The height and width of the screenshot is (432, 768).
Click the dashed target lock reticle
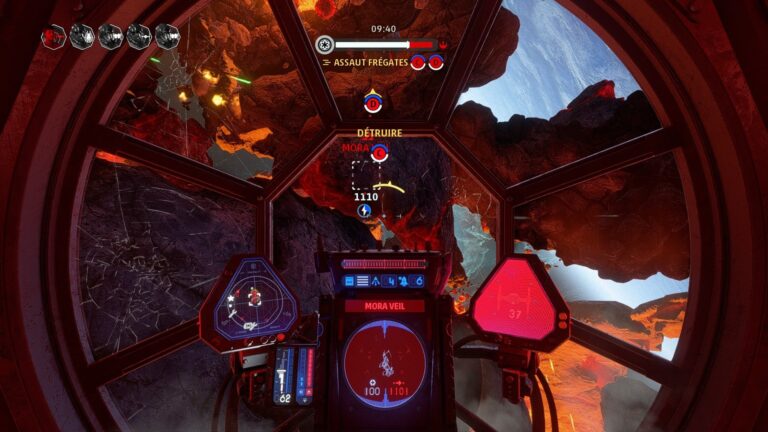tap(365, 176)
